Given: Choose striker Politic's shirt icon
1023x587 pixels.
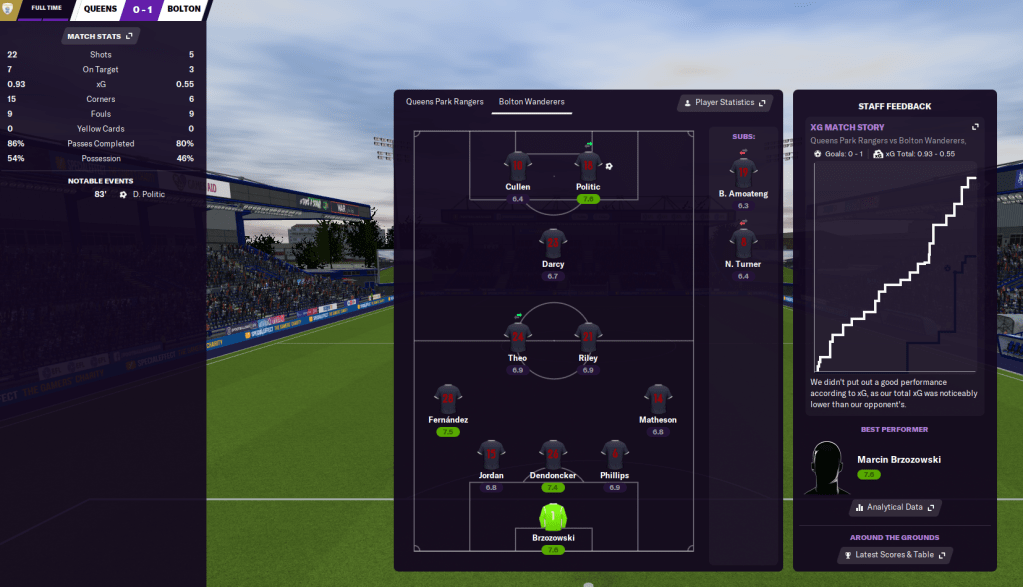Looking at the screenshot, I should click(x=588, y=166).
